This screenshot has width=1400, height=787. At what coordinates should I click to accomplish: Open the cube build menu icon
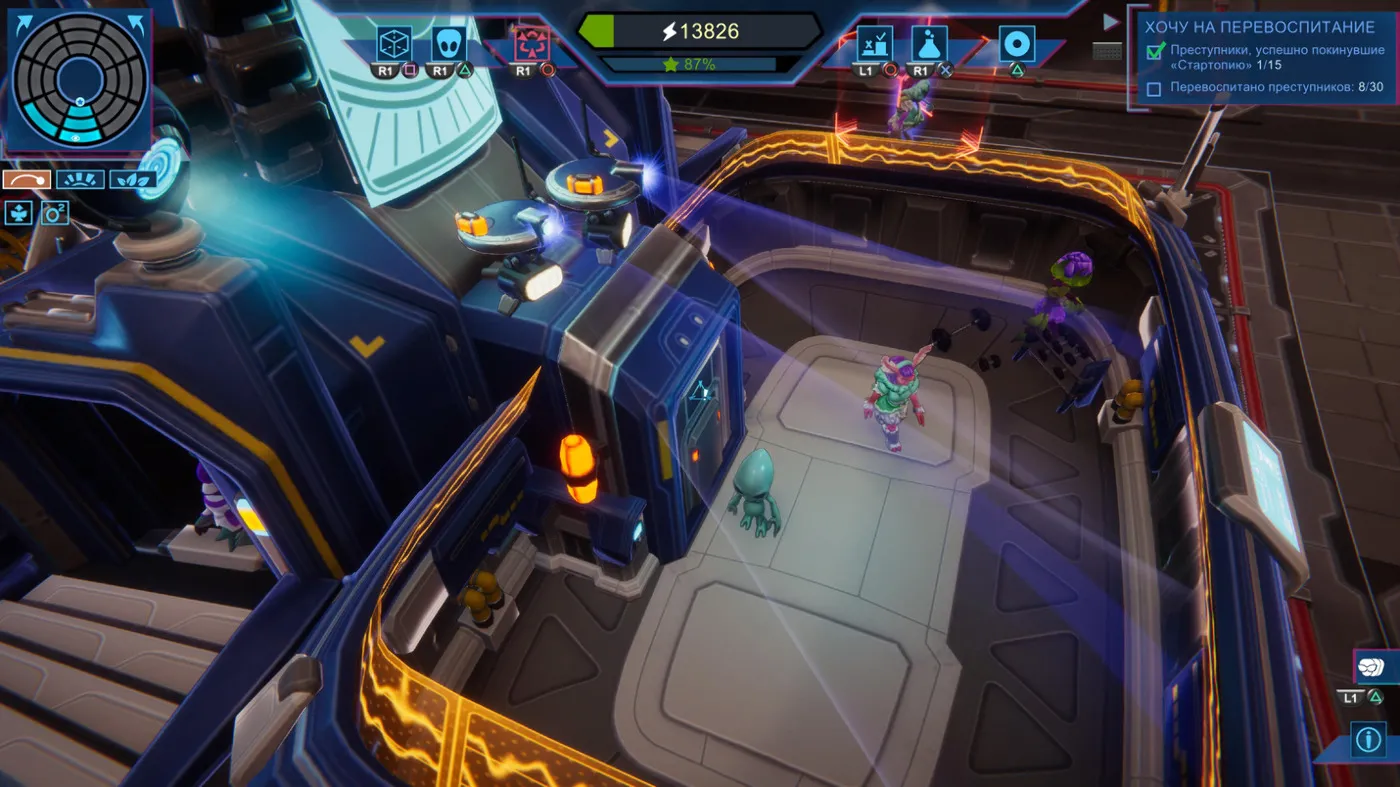pyautogui.click(x=393, y=44)
